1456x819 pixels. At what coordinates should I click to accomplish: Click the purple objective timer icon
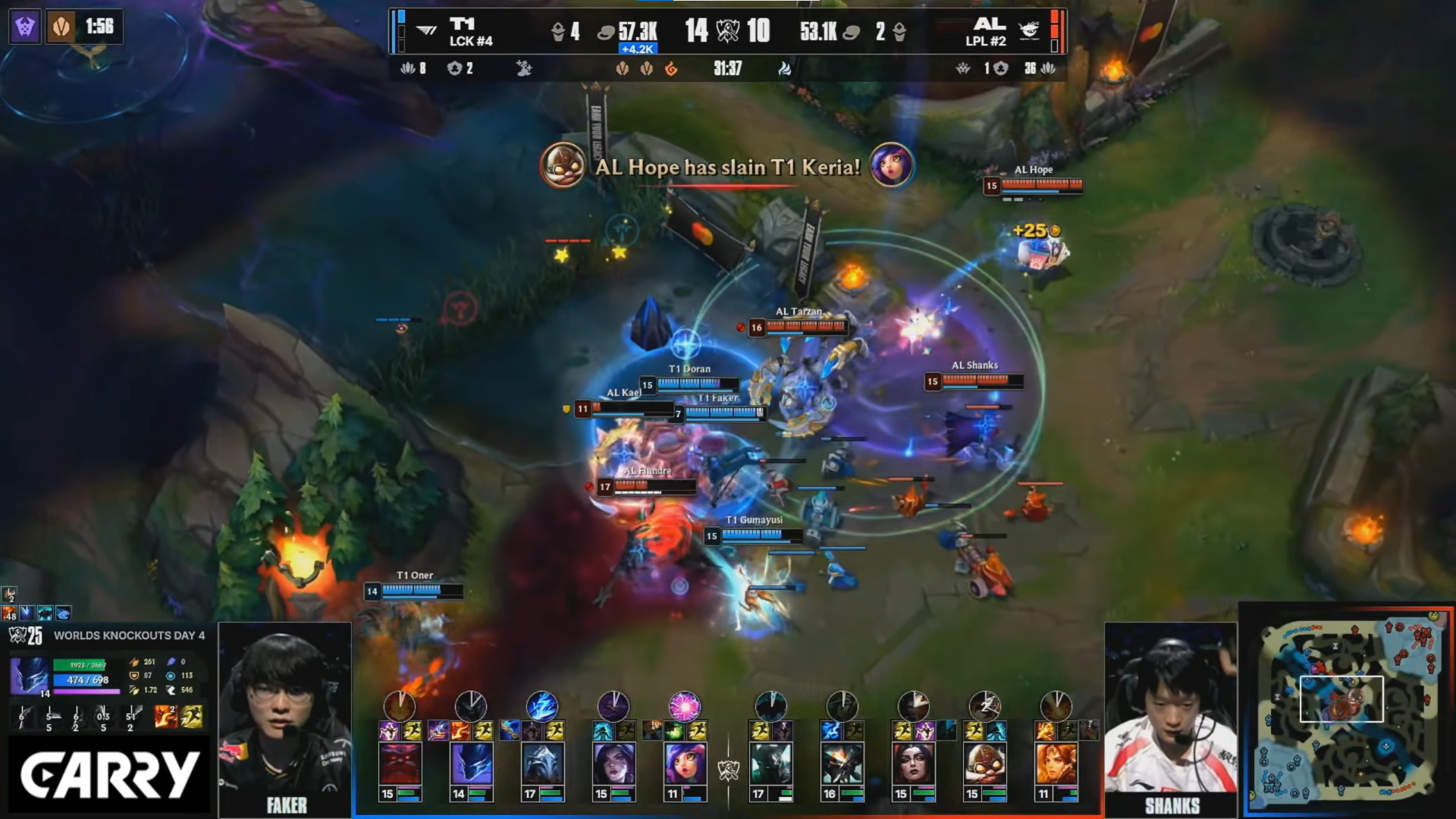(x=25, y=27)
